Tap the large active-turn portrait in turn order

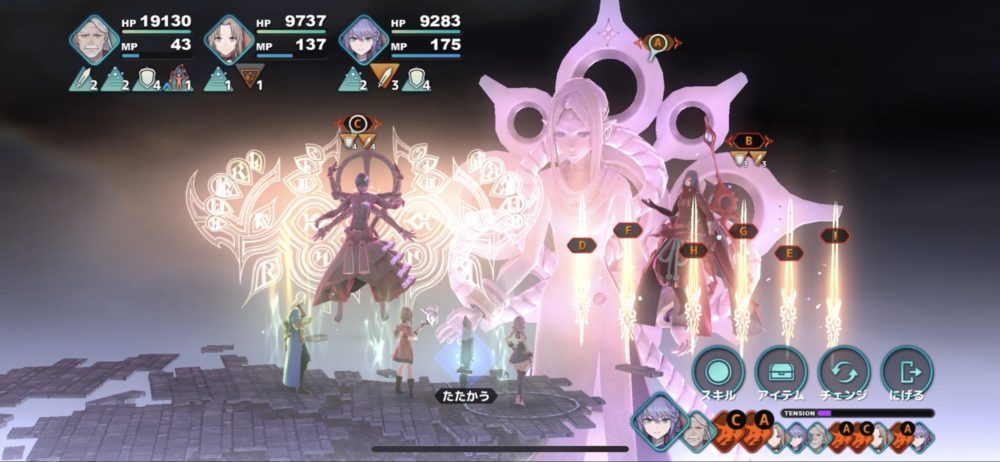(658, 420)
